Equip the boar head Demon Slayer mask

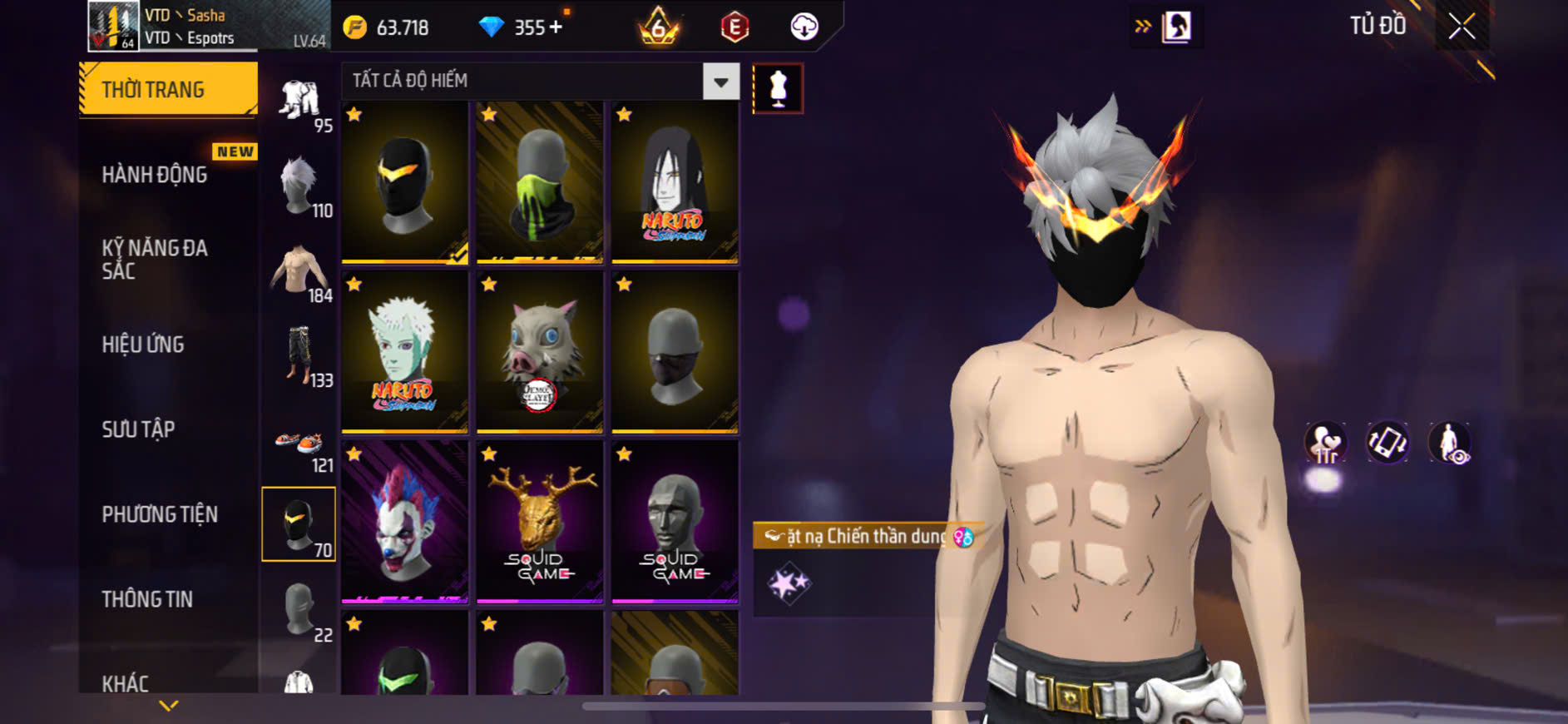pos(539,352)
